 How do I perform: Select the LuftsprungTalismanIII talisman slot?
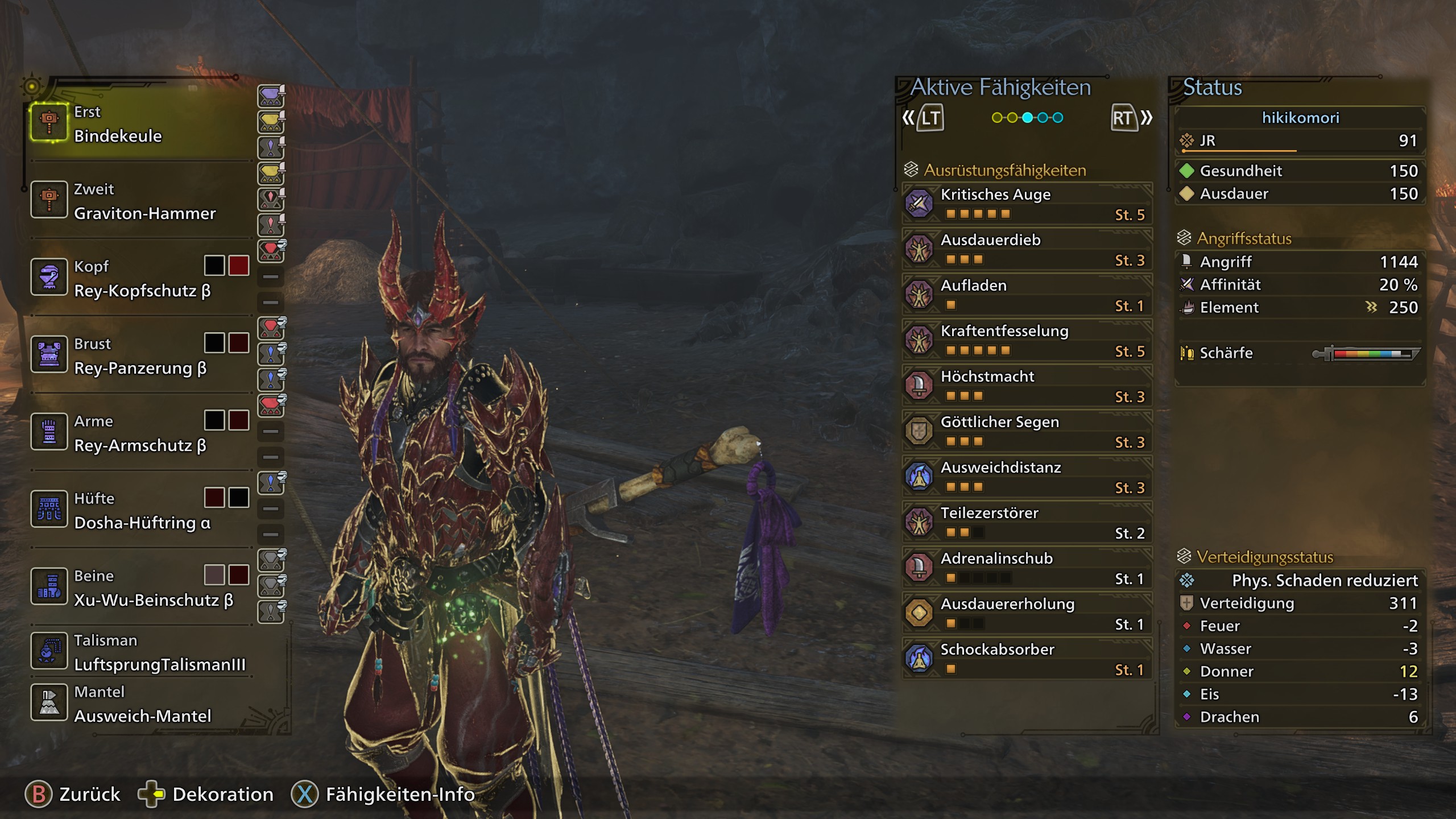pos(139,652)
